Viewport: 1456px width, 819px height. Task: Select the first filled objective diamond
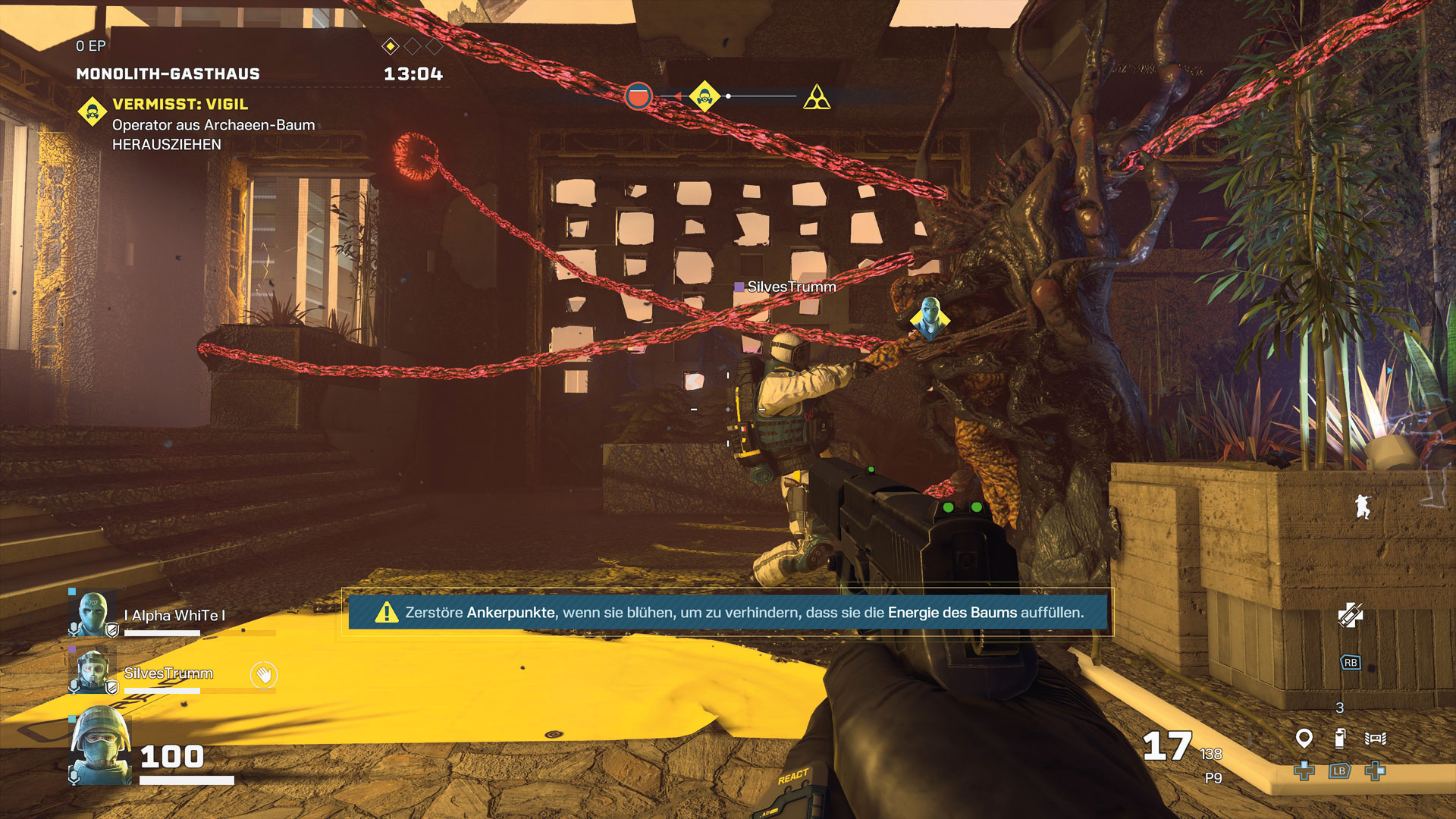[x=390, y=47]
